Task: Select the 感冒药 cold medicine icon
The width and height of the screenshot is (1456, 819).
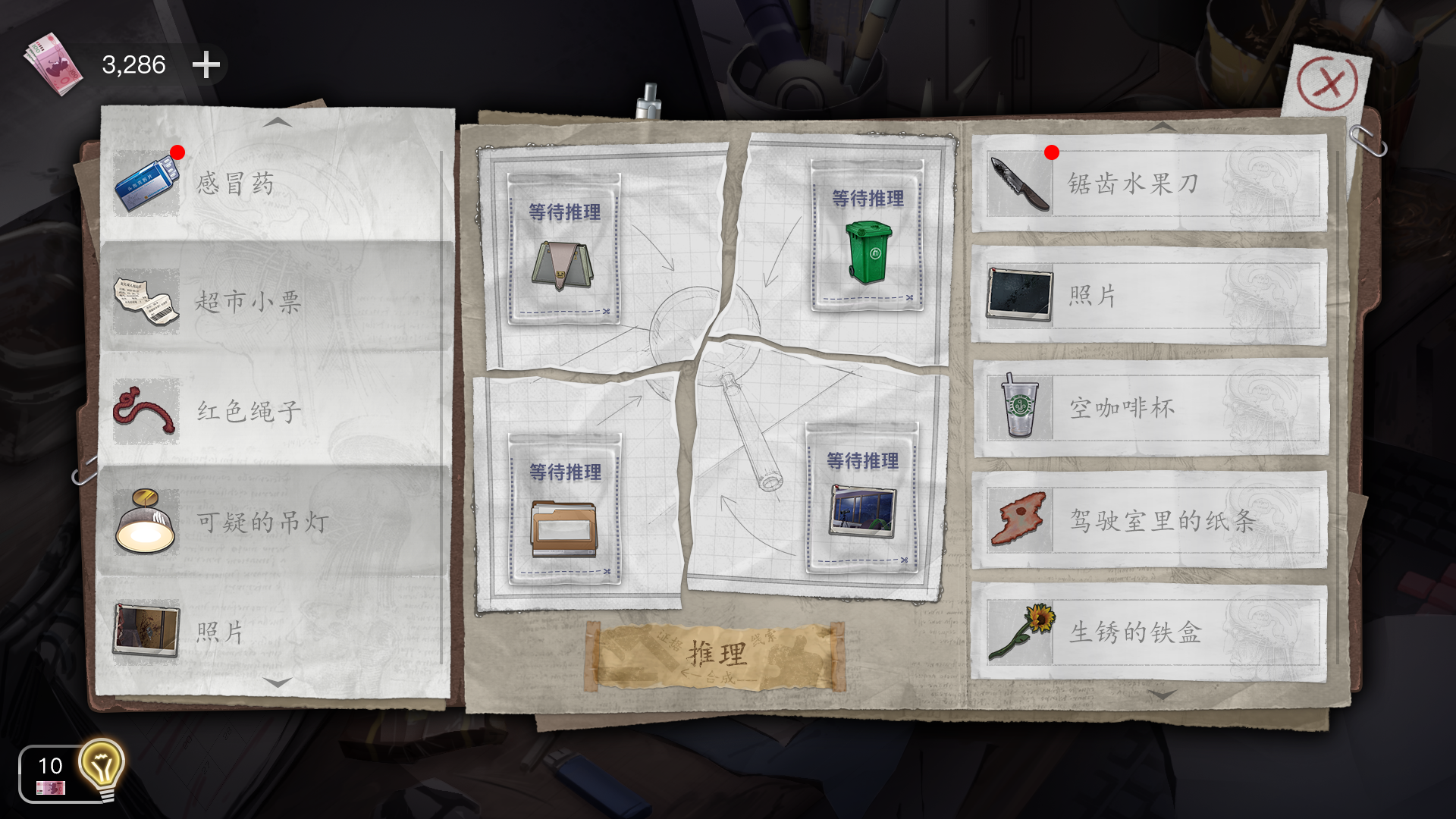Action: click(x=146, y=182)
